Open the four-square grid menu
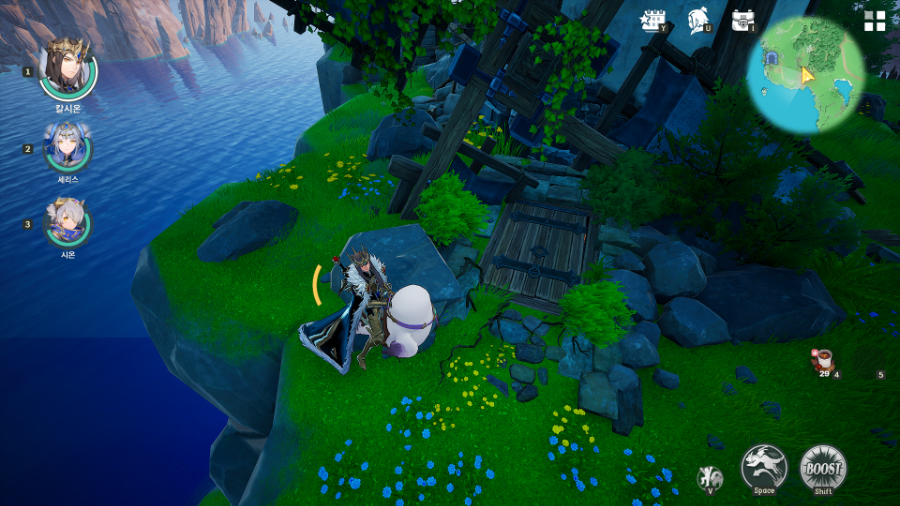This screenshot has height=506, width=900. (875, 21)
